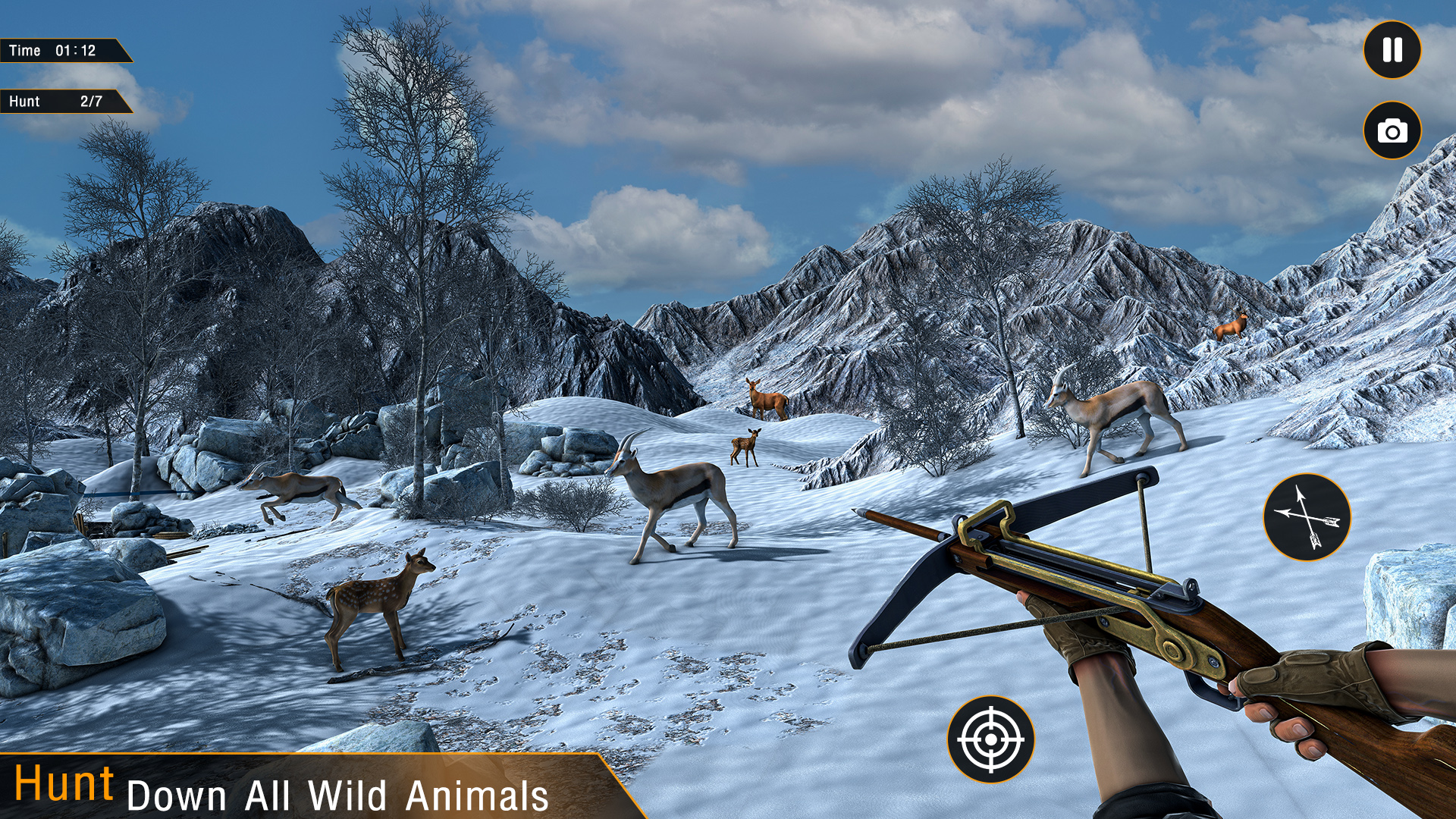This screenshot has width=1456, height=819.
Task: Click the Time 01:12 timer display
Action: tap(59, 50)
